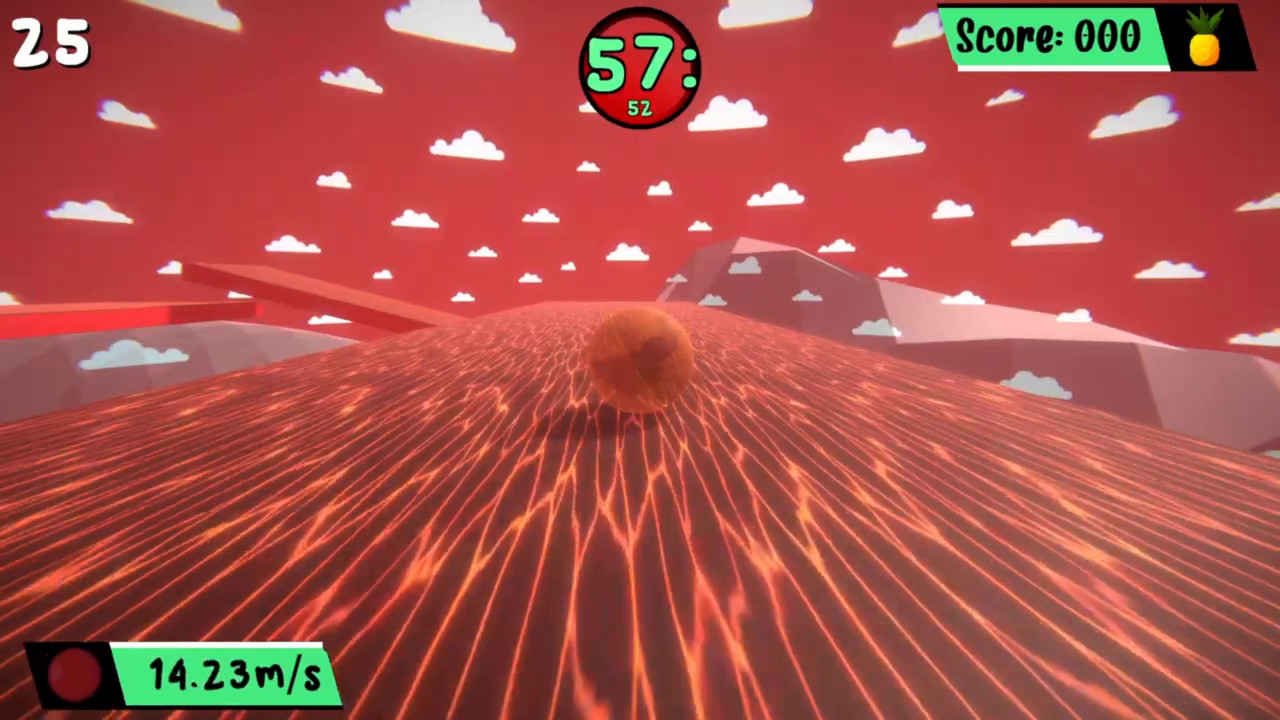Viewport: 1280px width, 720px height.
Task: Select the tomato icon on the speedometer
Action: coord(72,676)
